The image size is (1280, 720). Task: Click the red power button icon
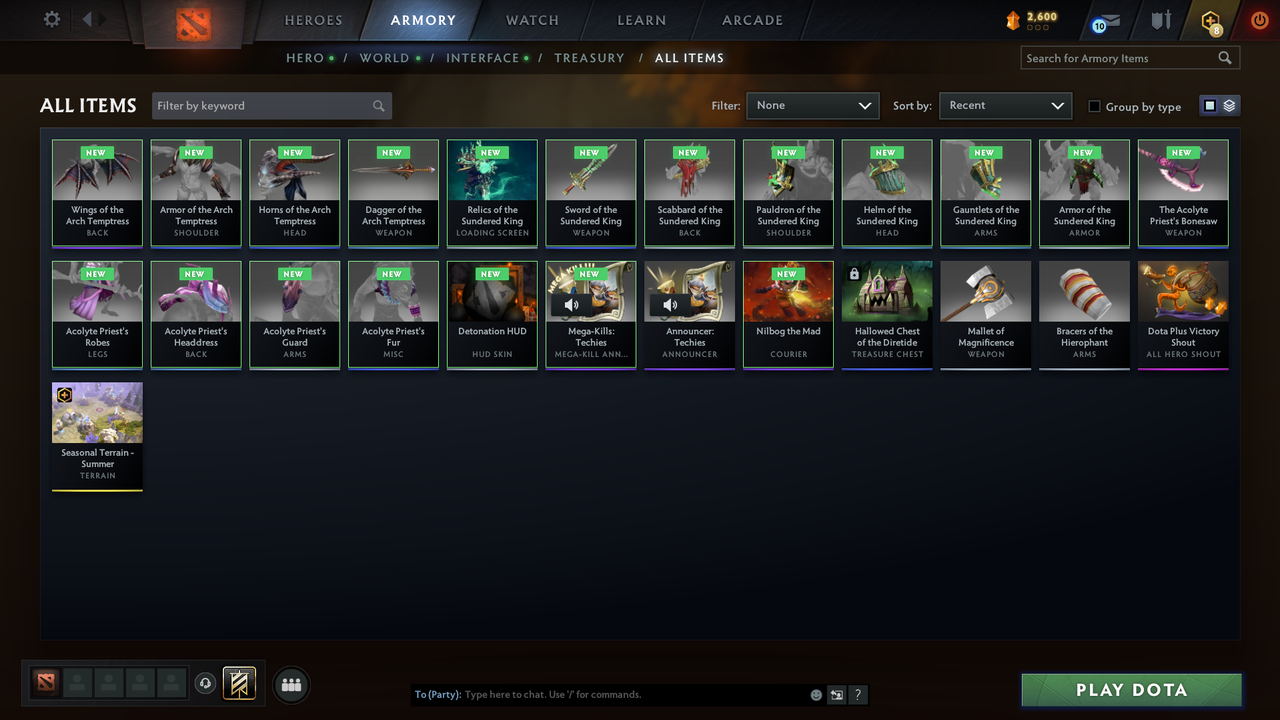tap(1258, 18)
